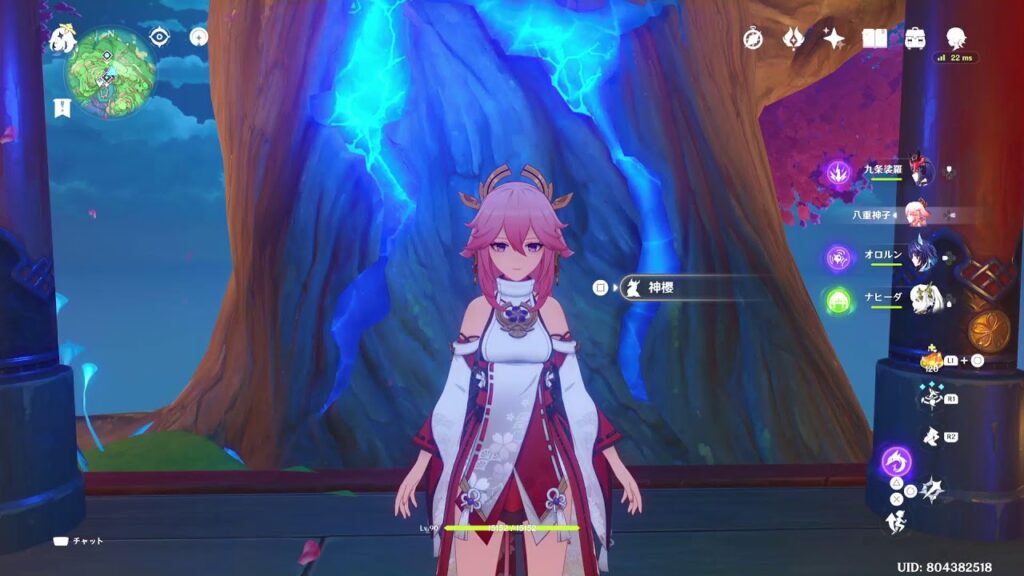Use the food item with count 120
The image size is (1024, 576).
click(930, 360)
